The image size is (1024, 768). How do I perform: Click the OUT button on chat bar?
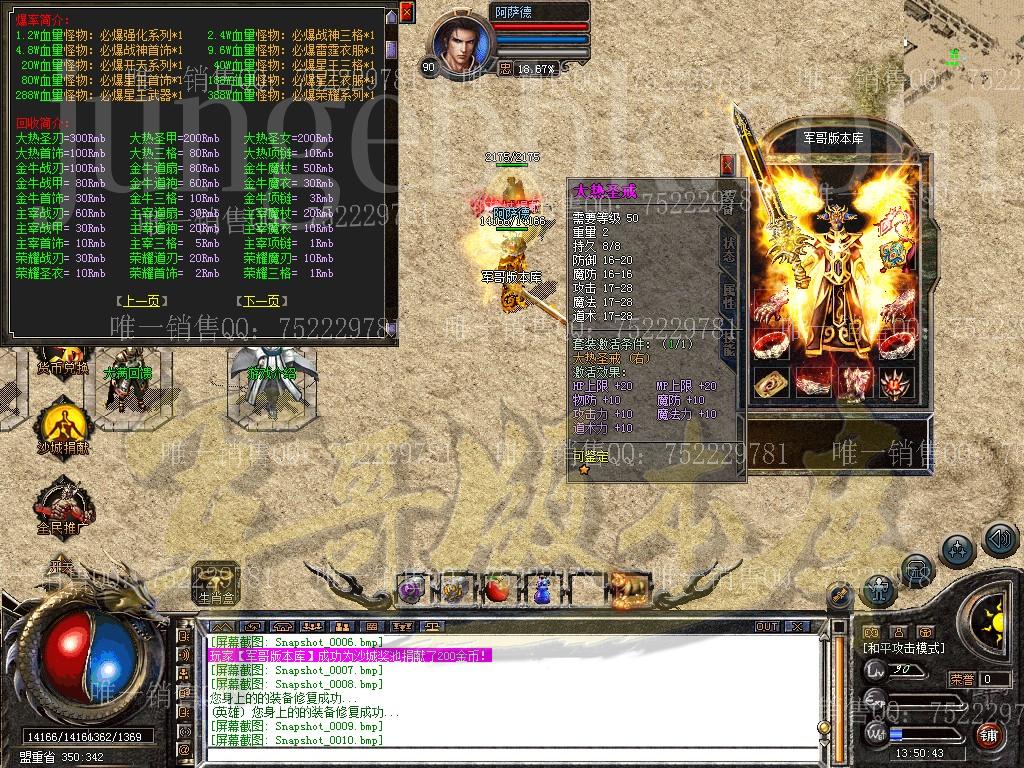tap(767, 627)
